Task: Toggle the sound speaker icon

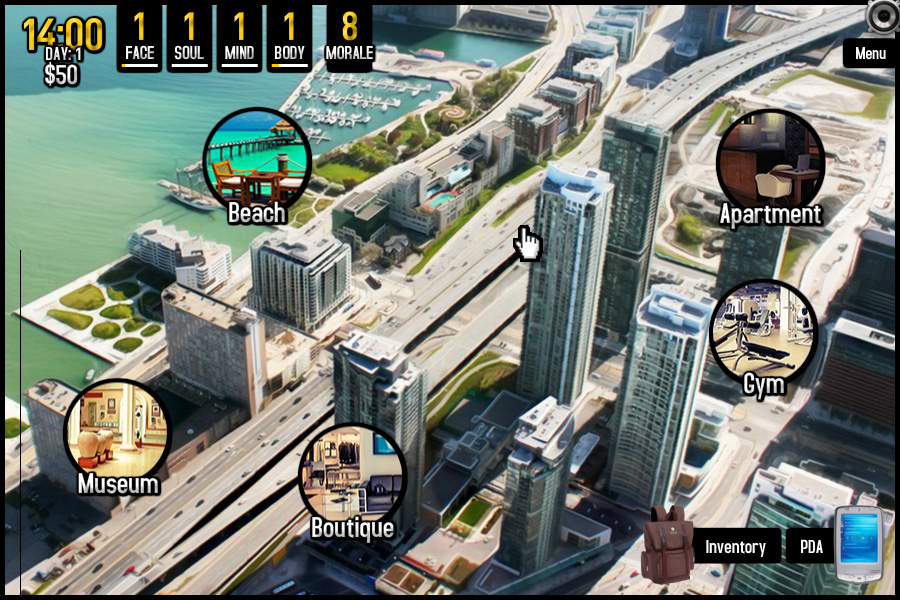Action: [x=884, y=16]
